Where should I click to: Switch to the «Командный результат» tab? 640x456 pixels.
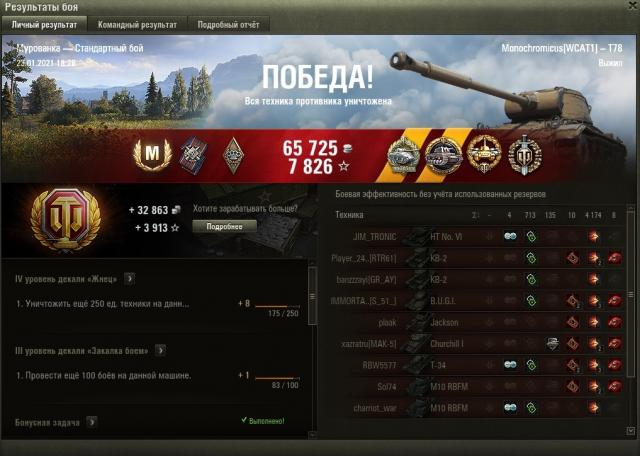137,23
